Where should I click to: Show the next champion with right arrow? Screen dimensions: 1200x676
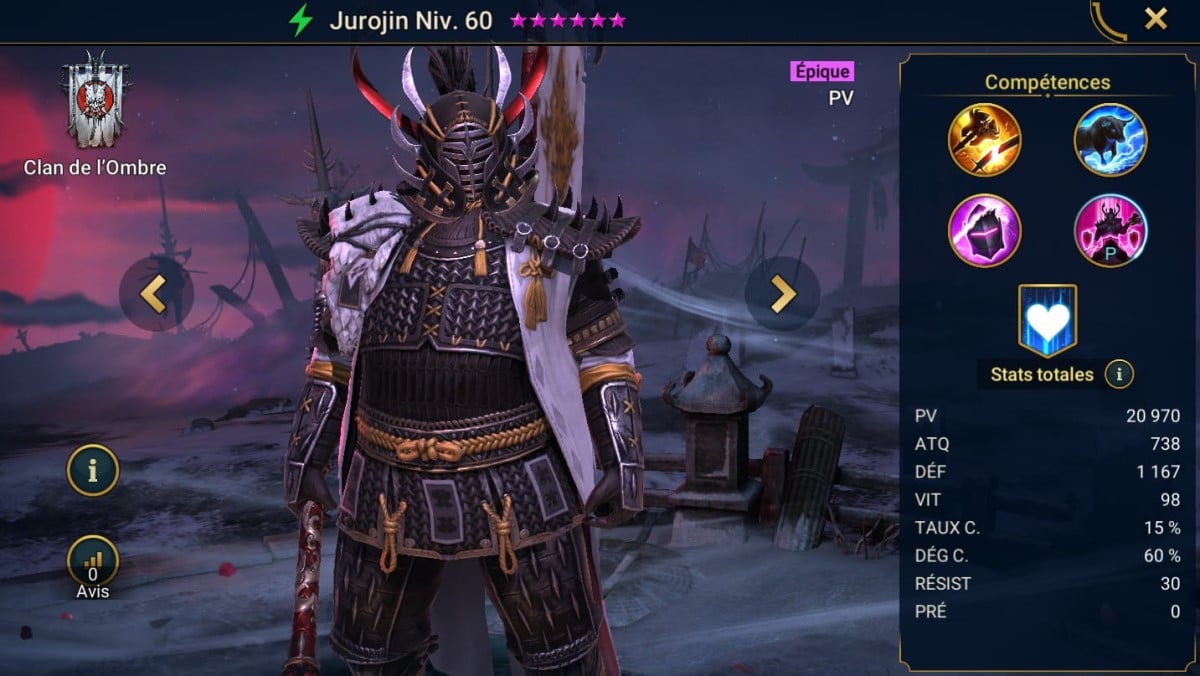(782, 294)
